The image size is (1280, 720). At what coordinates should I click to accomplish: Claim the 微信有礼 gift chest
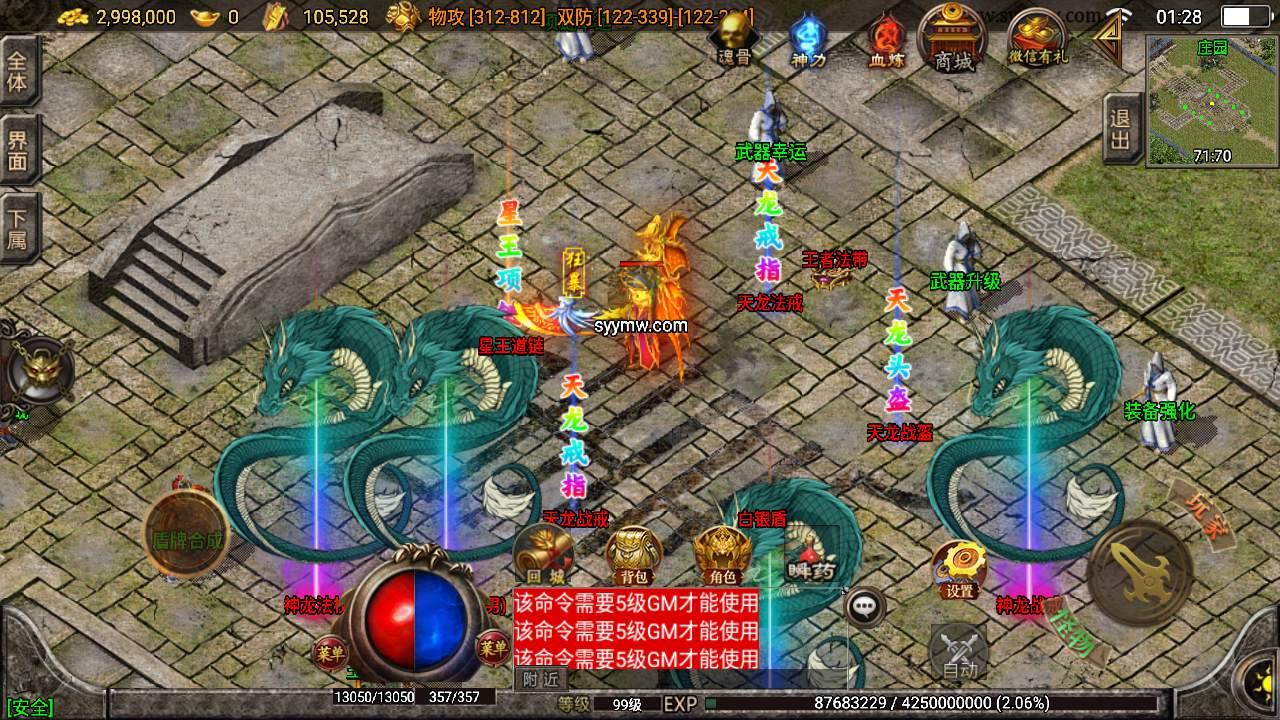tap(1038, 38)
